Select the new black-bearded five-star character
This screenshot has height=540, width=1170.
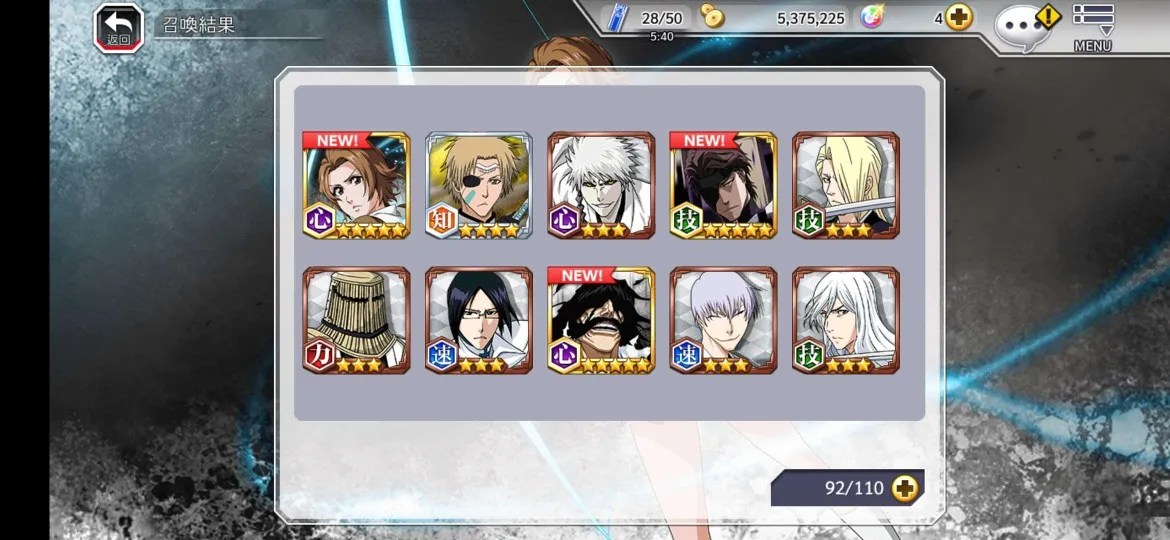click(x=601, y=320)
